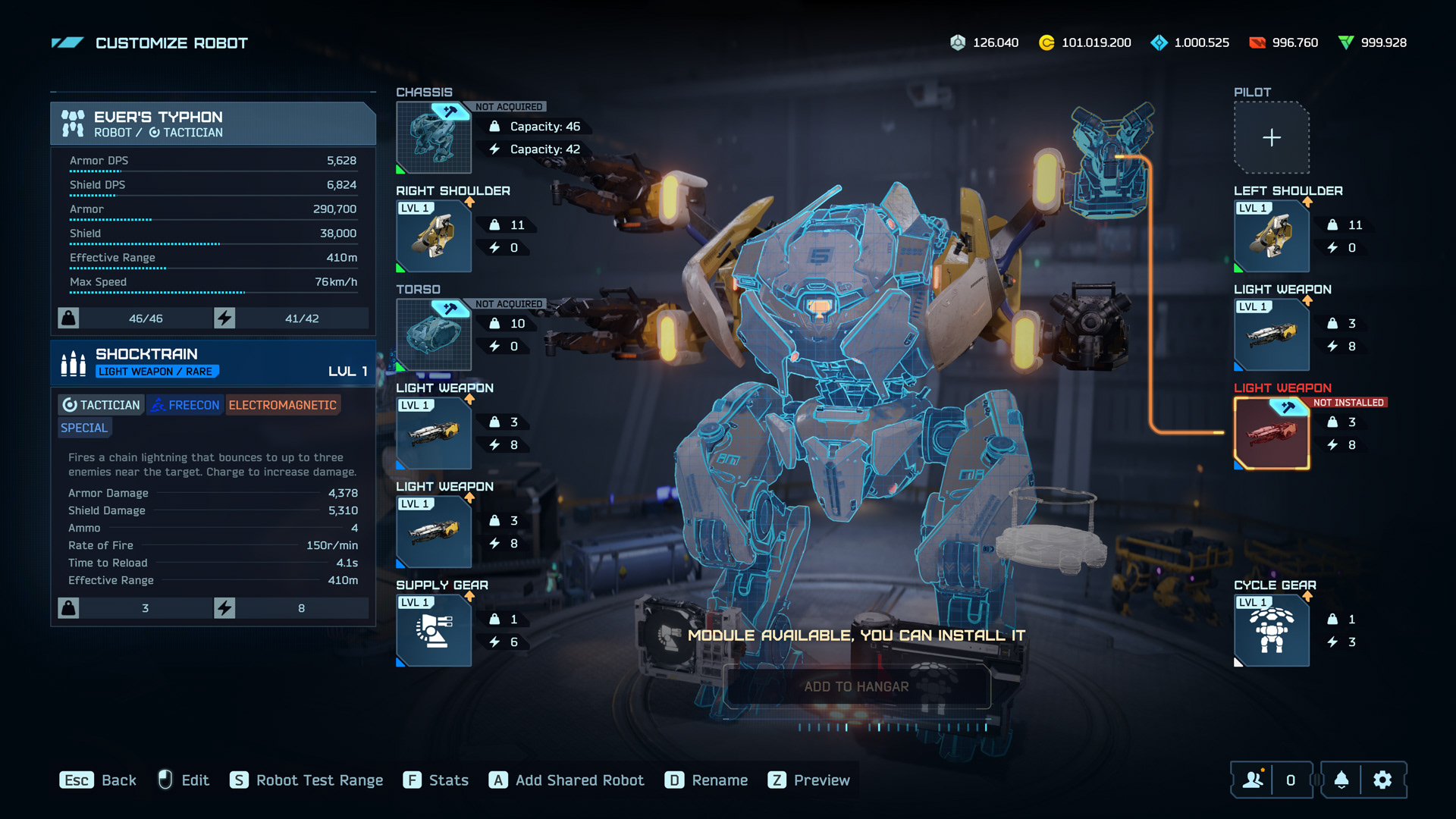
Task: Add a pilot via the plus slot
Action: [x=1272, y=138]
